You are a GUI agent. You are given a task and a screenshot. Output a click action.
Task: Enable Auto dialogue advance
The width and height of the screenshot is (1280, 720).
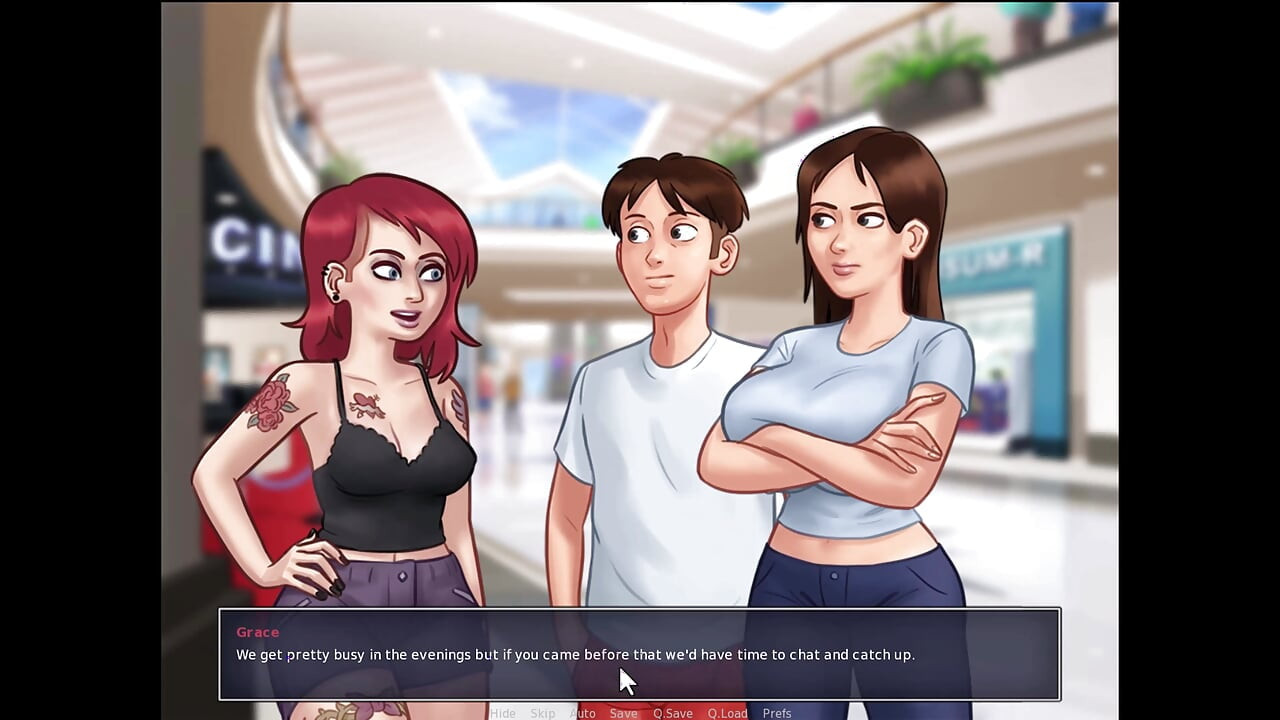(x=582, y=713)
